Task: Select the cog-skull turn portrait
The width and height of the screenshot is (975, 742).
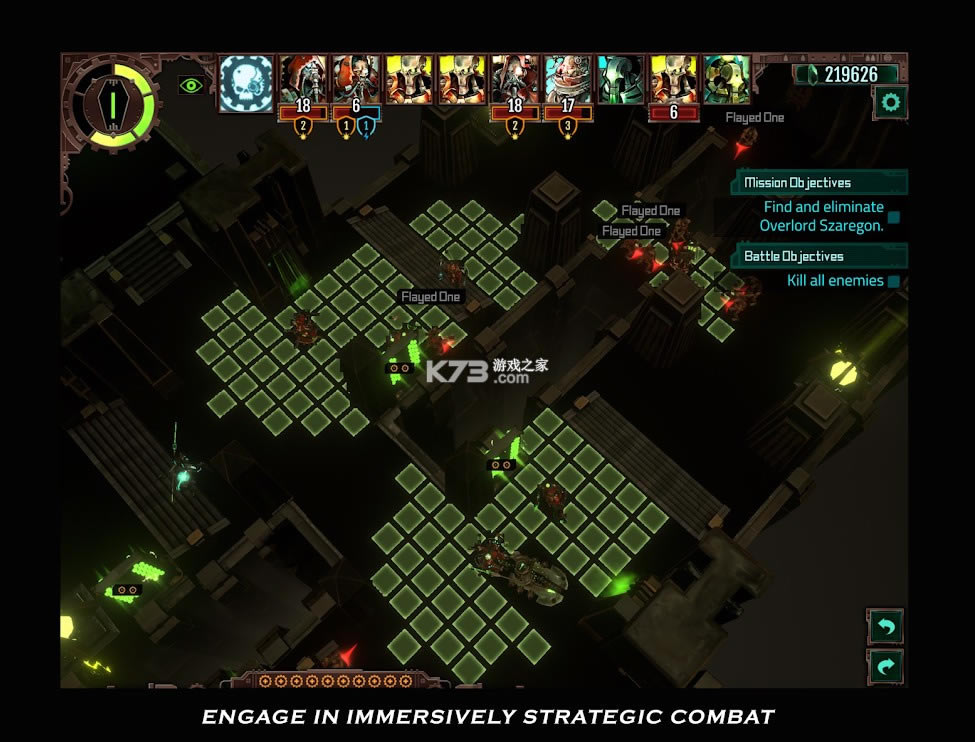Action: click(246, 82)
